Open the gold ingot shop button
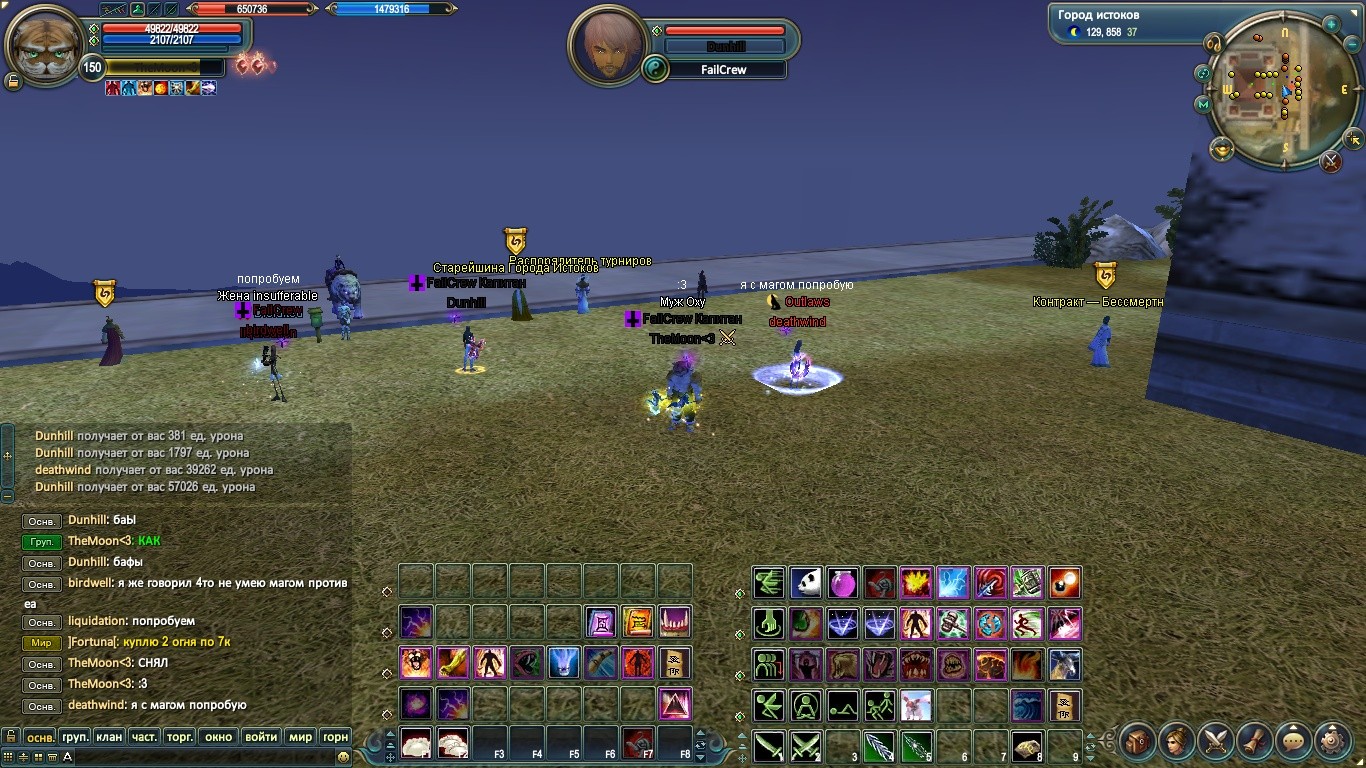Image resolution: width=1366 pixels, height=768 pixels. [x=1221, y=150]
